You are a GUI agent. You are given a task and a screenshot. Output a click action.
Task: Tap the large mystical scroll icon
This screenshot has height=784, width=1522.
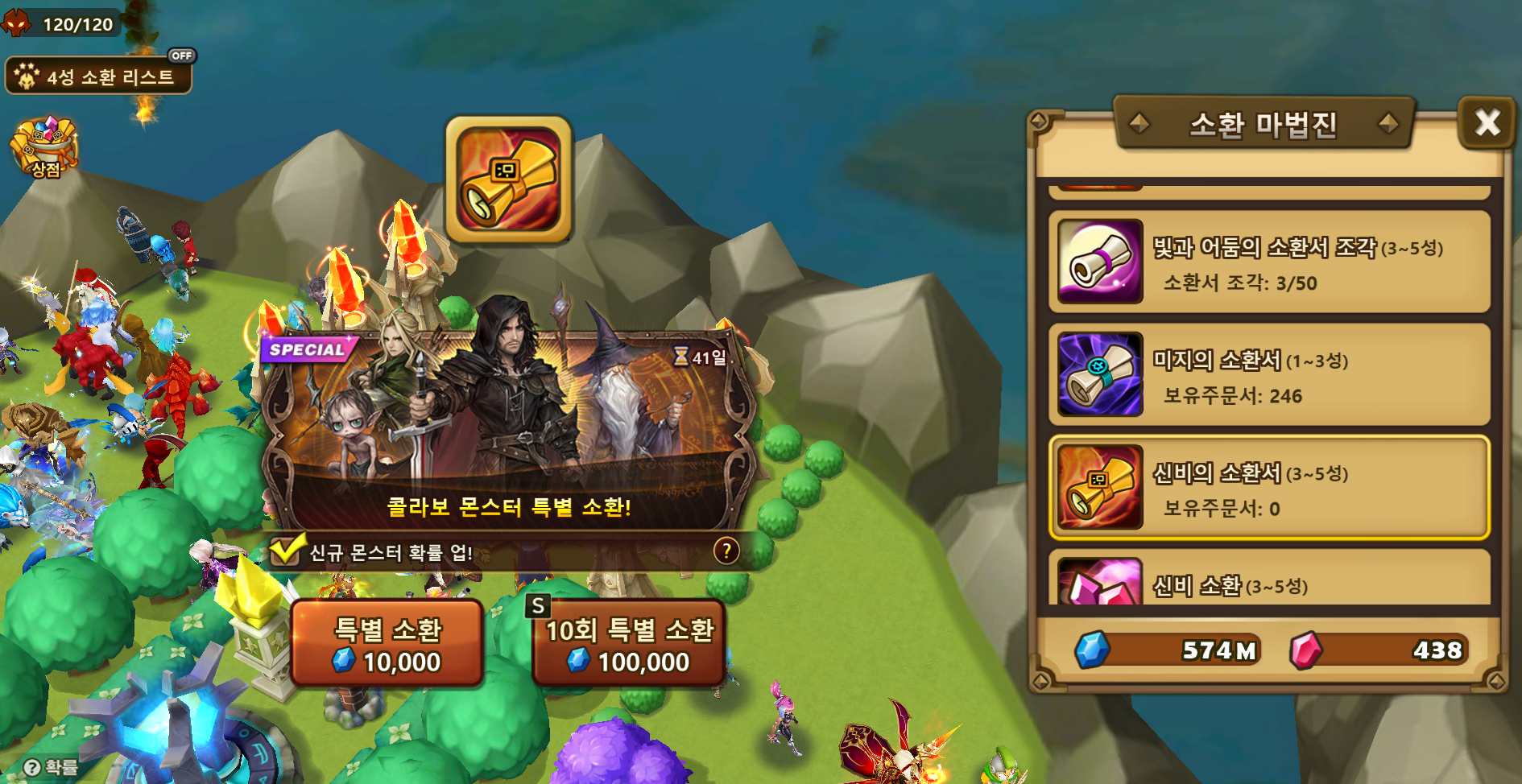(509, 179)
